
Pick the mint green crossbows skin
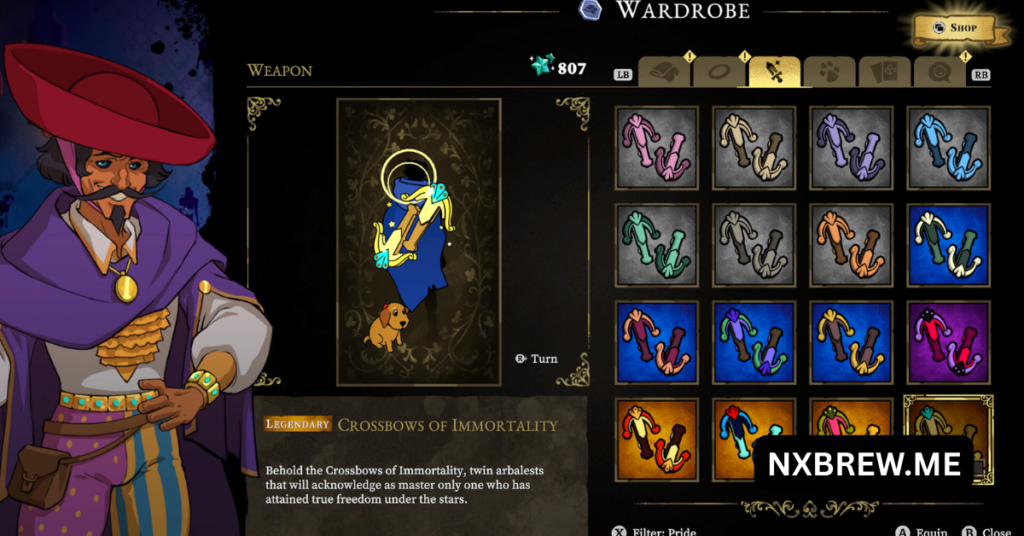click(x=656, y=245)
